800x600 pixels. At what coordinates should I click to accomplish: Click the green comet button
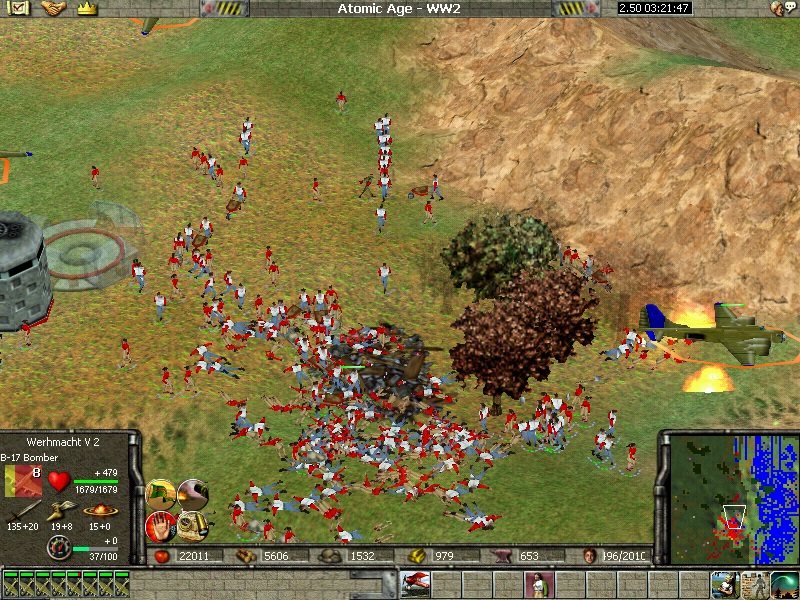[783, 582]
